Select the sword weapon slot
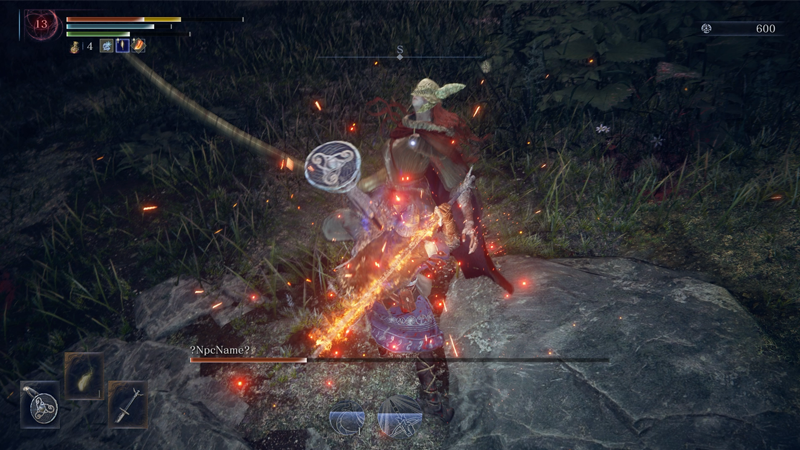Image resolution: width=800 pixels, height=450 pixels. click(x=127, y=405)
